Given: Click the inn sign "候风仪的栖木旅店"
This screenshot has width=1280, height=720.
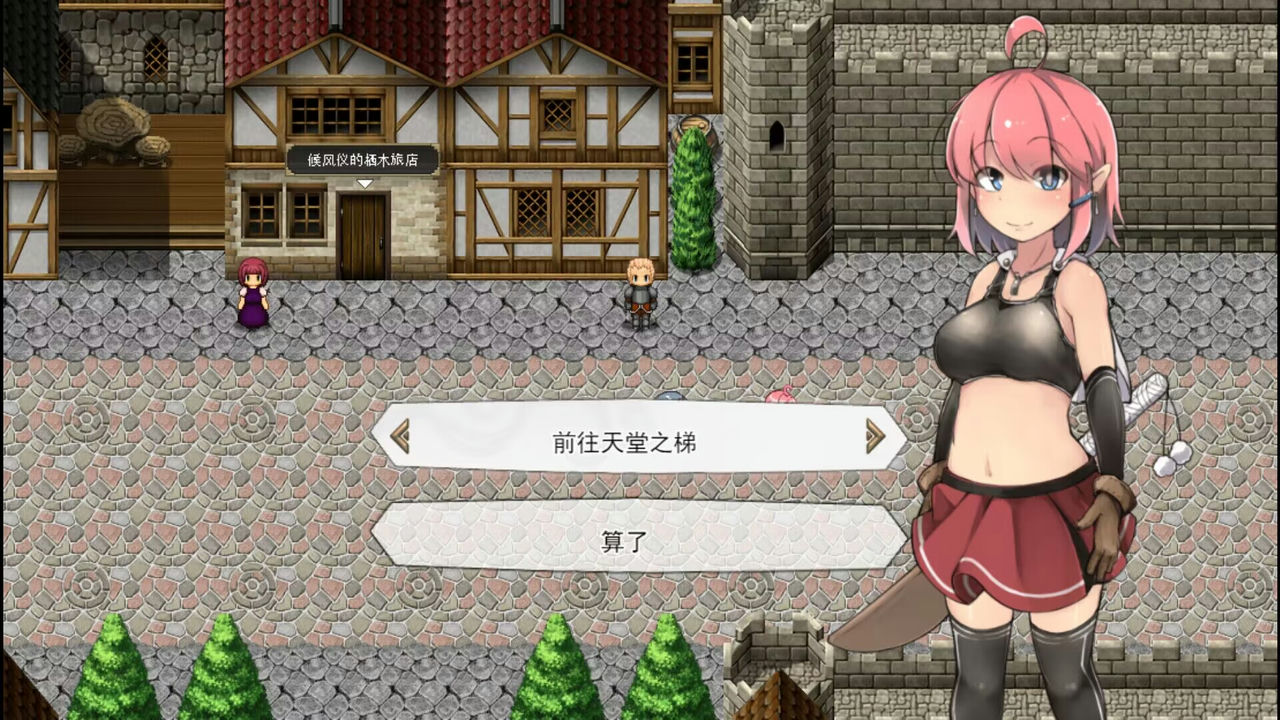Looking at the screenshot, I should (x=363, y=160).
